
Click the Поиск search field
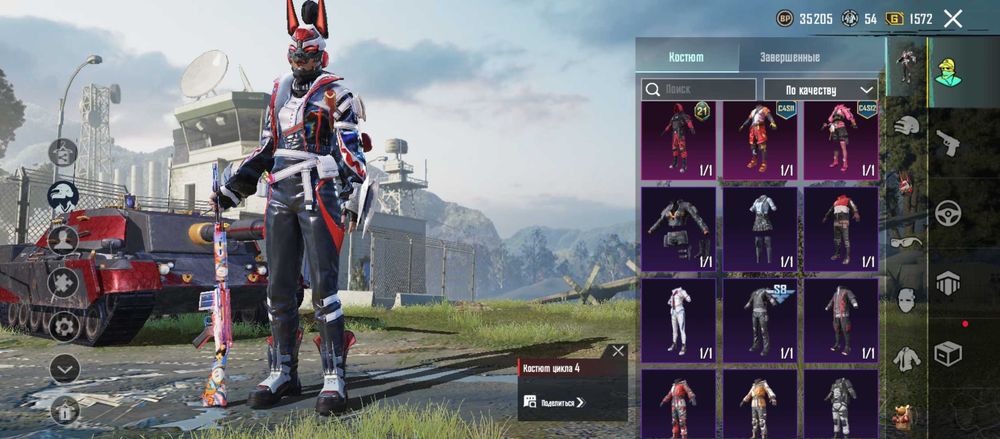tap(699, 89)
